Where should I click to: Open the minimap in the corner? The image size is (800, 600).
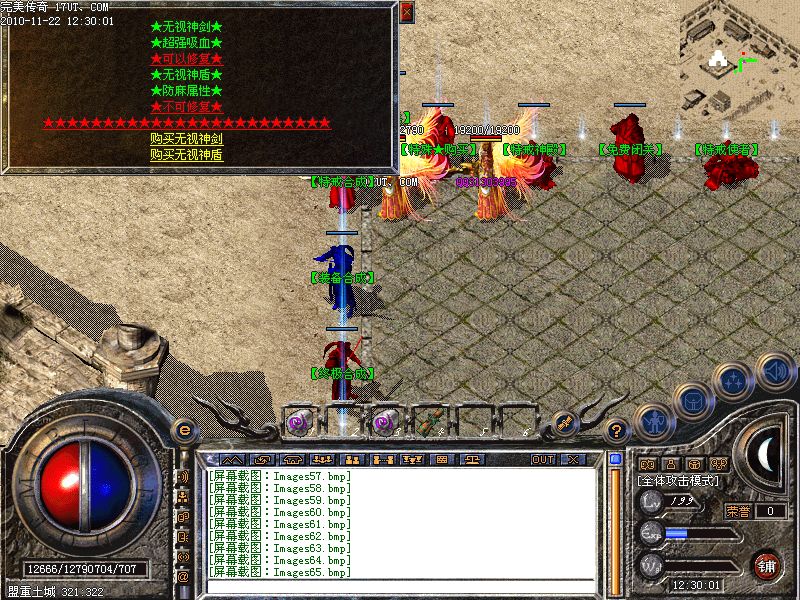[738, 58]
